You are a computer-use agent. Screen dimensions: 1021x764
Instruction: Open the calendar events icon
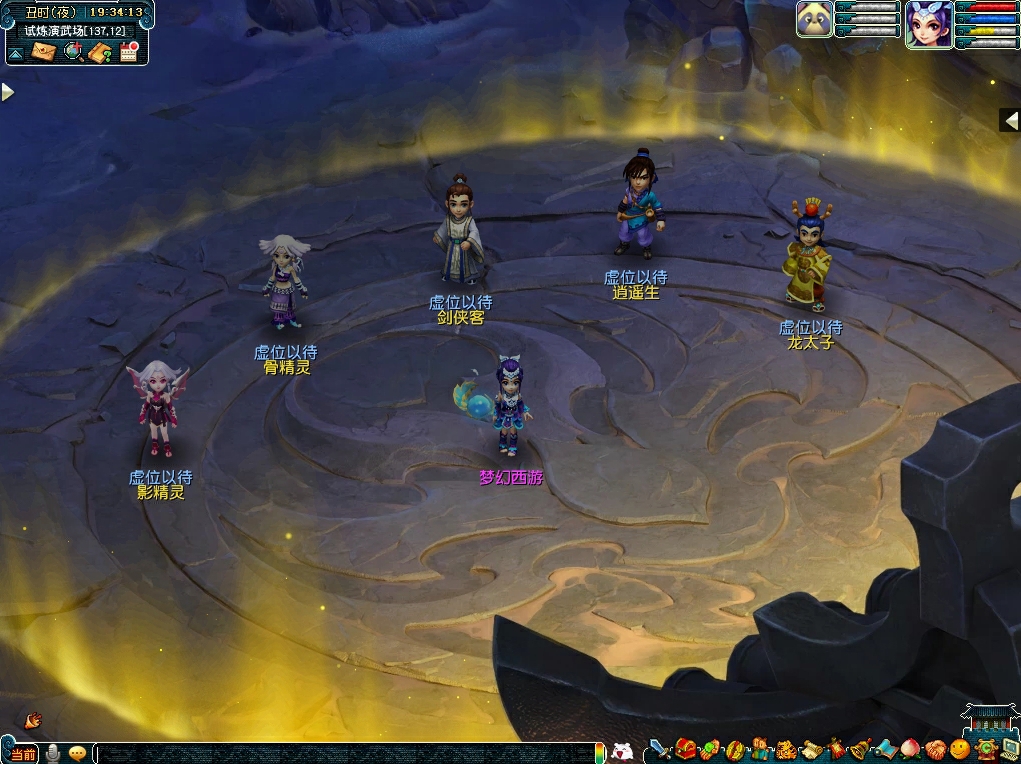coord(129,51)
